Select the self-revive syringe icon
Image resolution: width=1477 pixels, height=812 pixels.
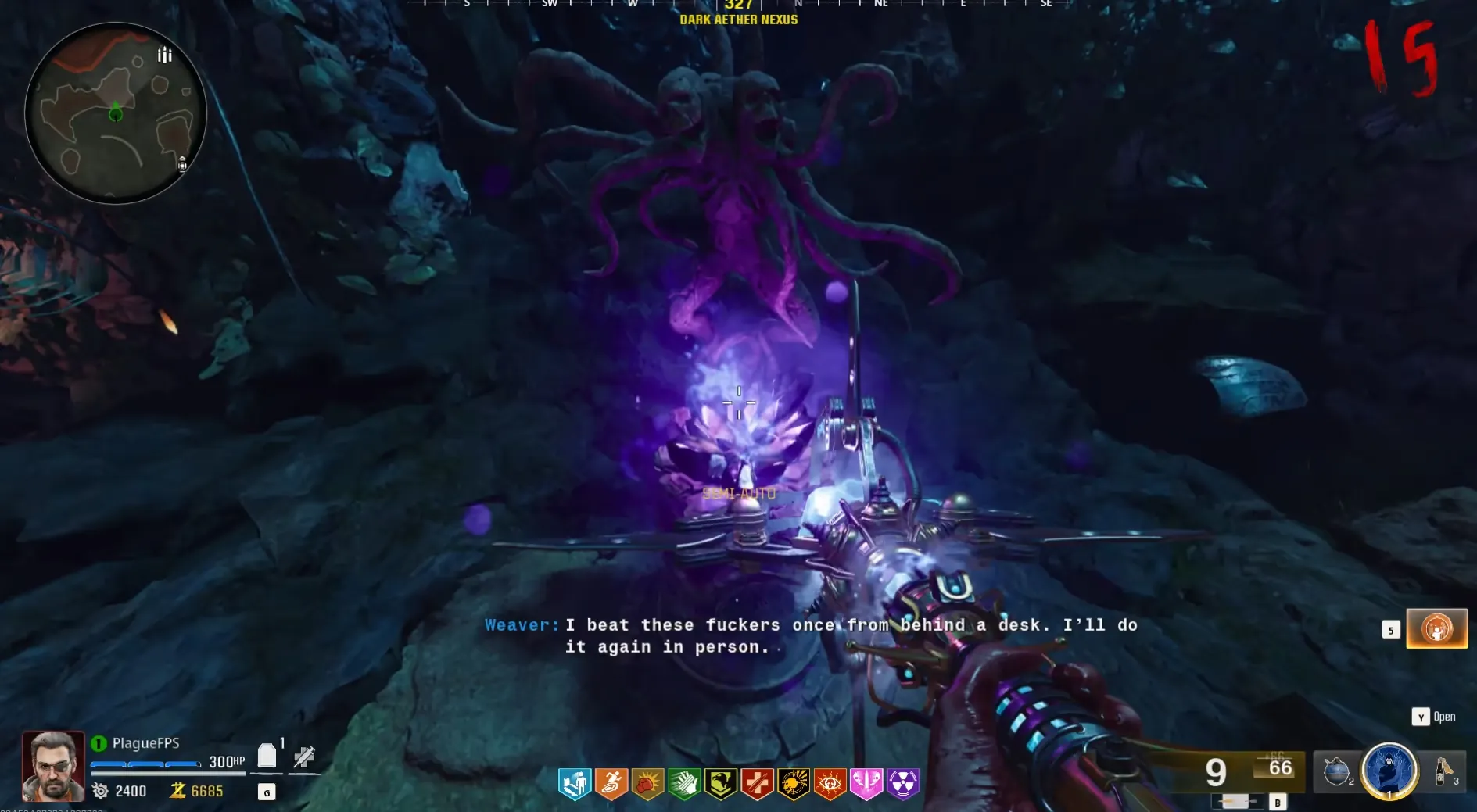[x=303, y=757]
